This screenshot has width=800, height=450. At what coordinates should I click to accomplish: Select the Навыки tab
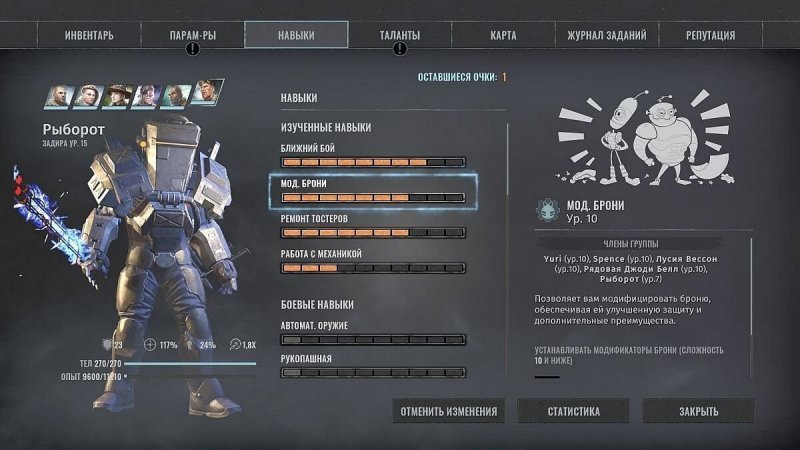[296, 35]
